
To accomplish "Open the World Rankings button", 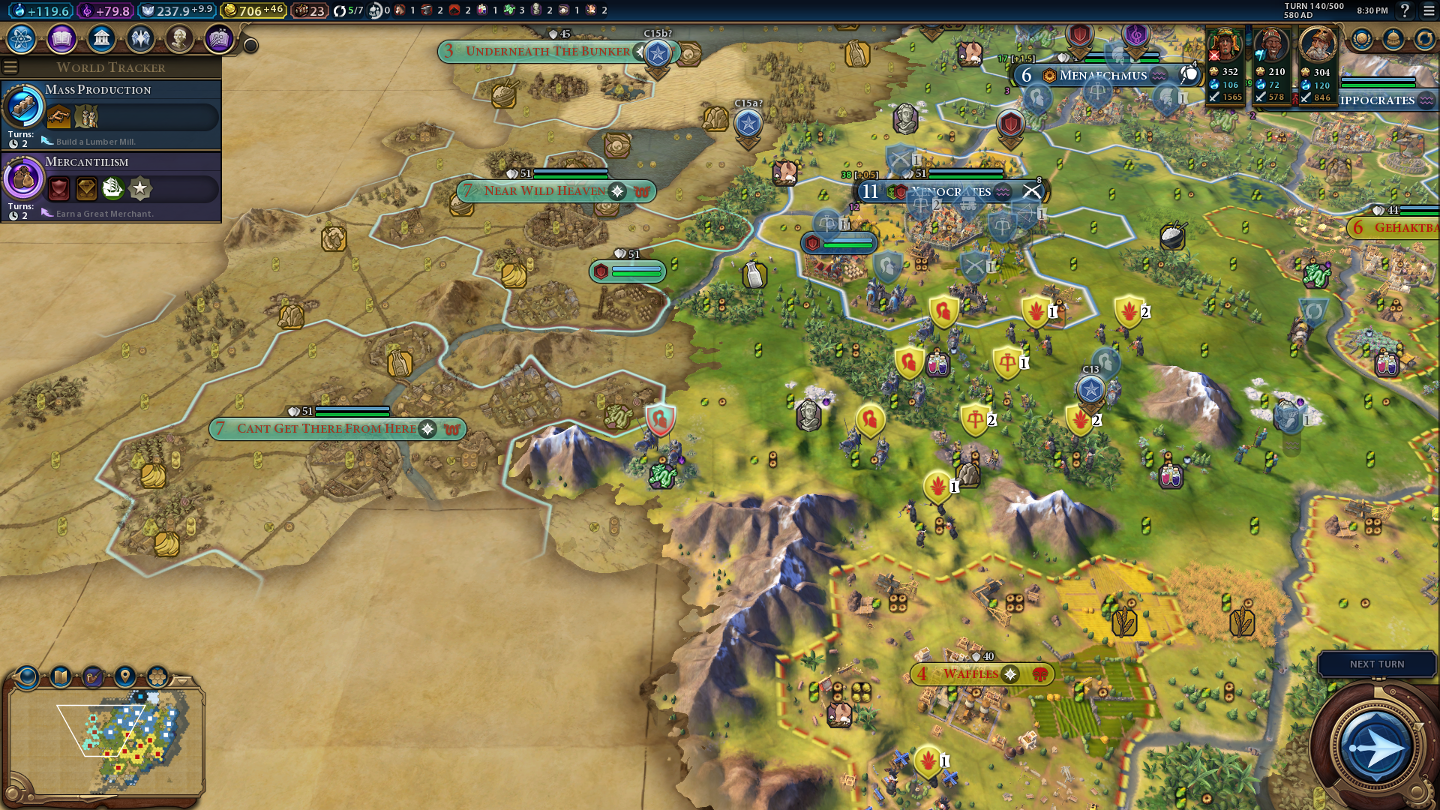I will [1362, 39].
